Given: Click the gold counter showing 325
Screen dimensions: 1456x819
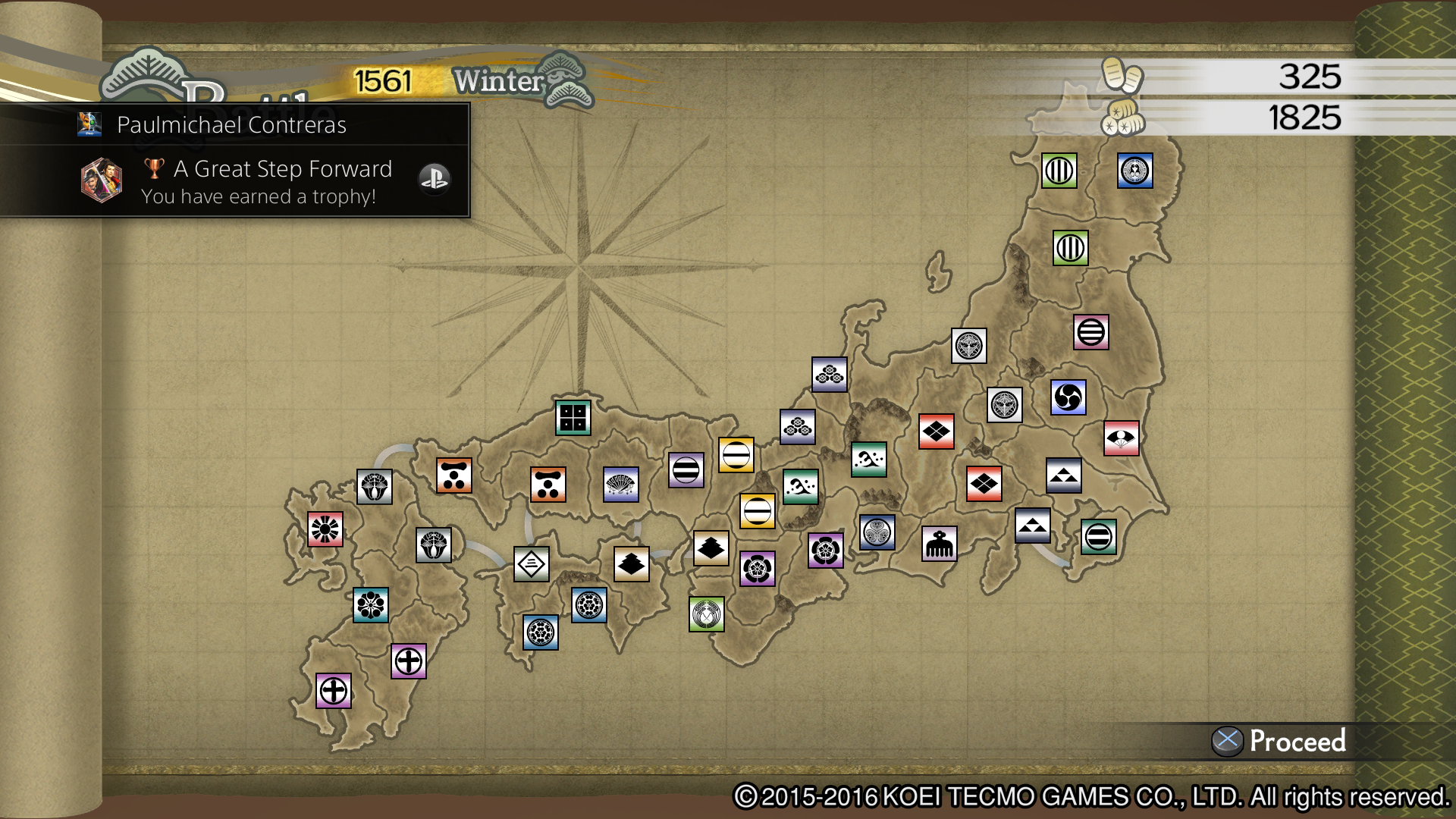Looking at the screenshot, I should pos(1312,76).
